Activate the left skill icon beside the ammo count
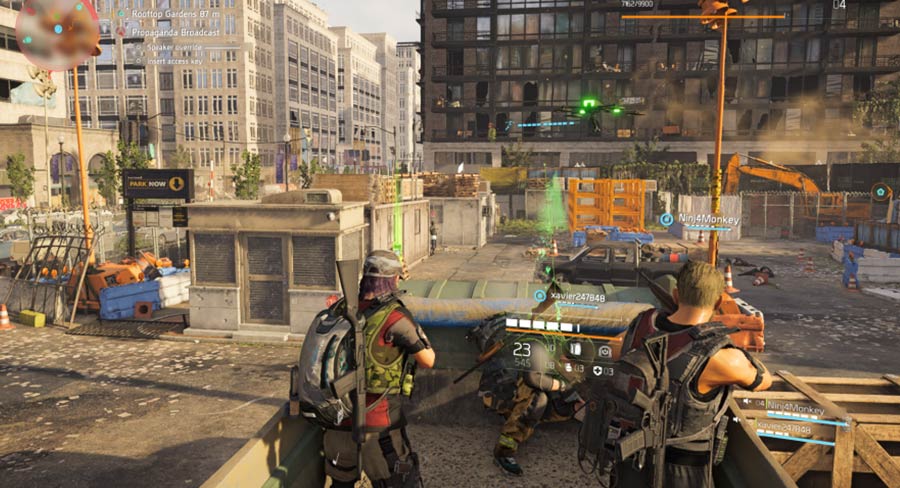This screenshot has width=900, height=488. 577,350
